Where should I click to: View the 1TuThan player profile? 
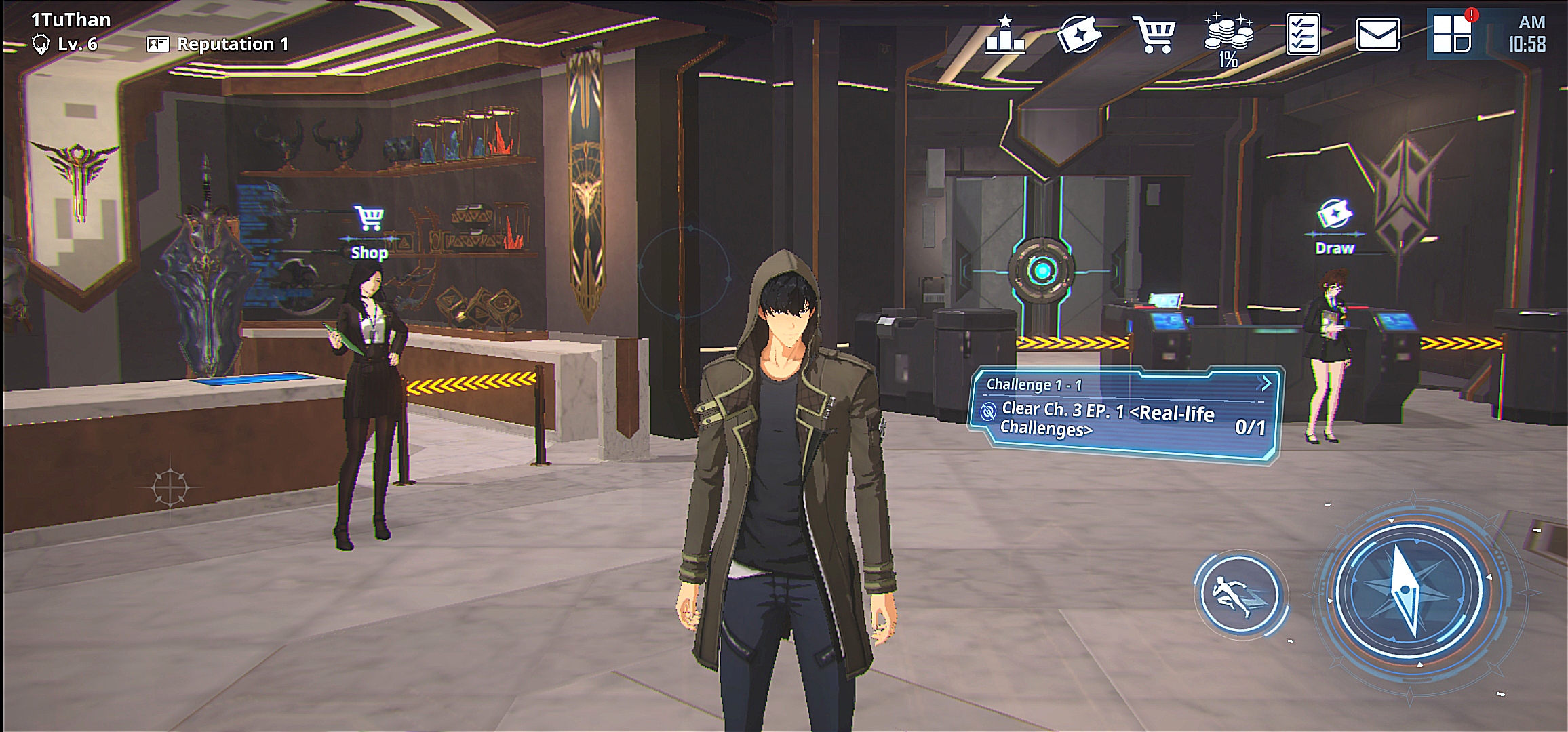click(71, 20)
